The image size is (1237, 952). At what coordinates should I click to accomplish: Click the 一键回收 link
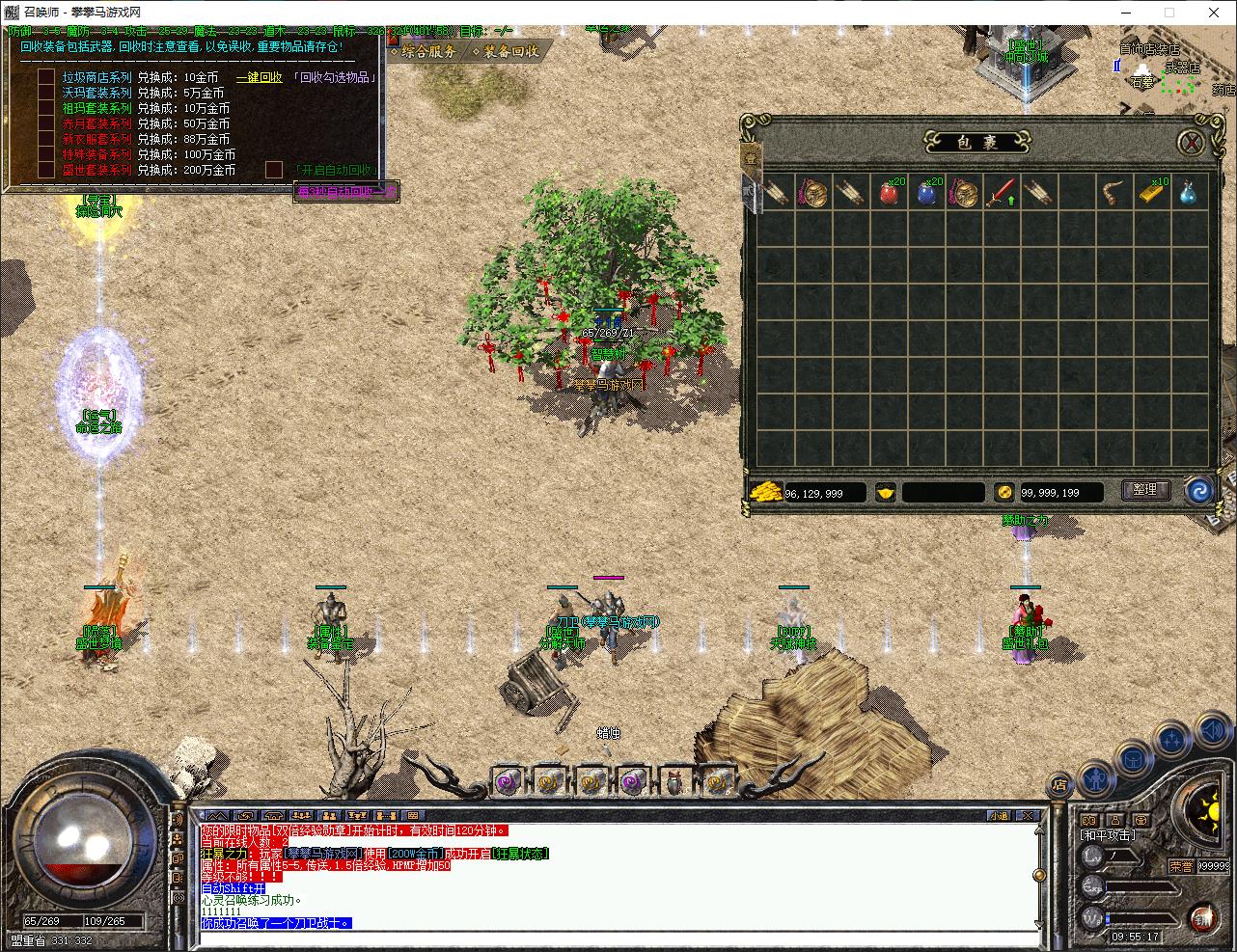pos(260,77)
